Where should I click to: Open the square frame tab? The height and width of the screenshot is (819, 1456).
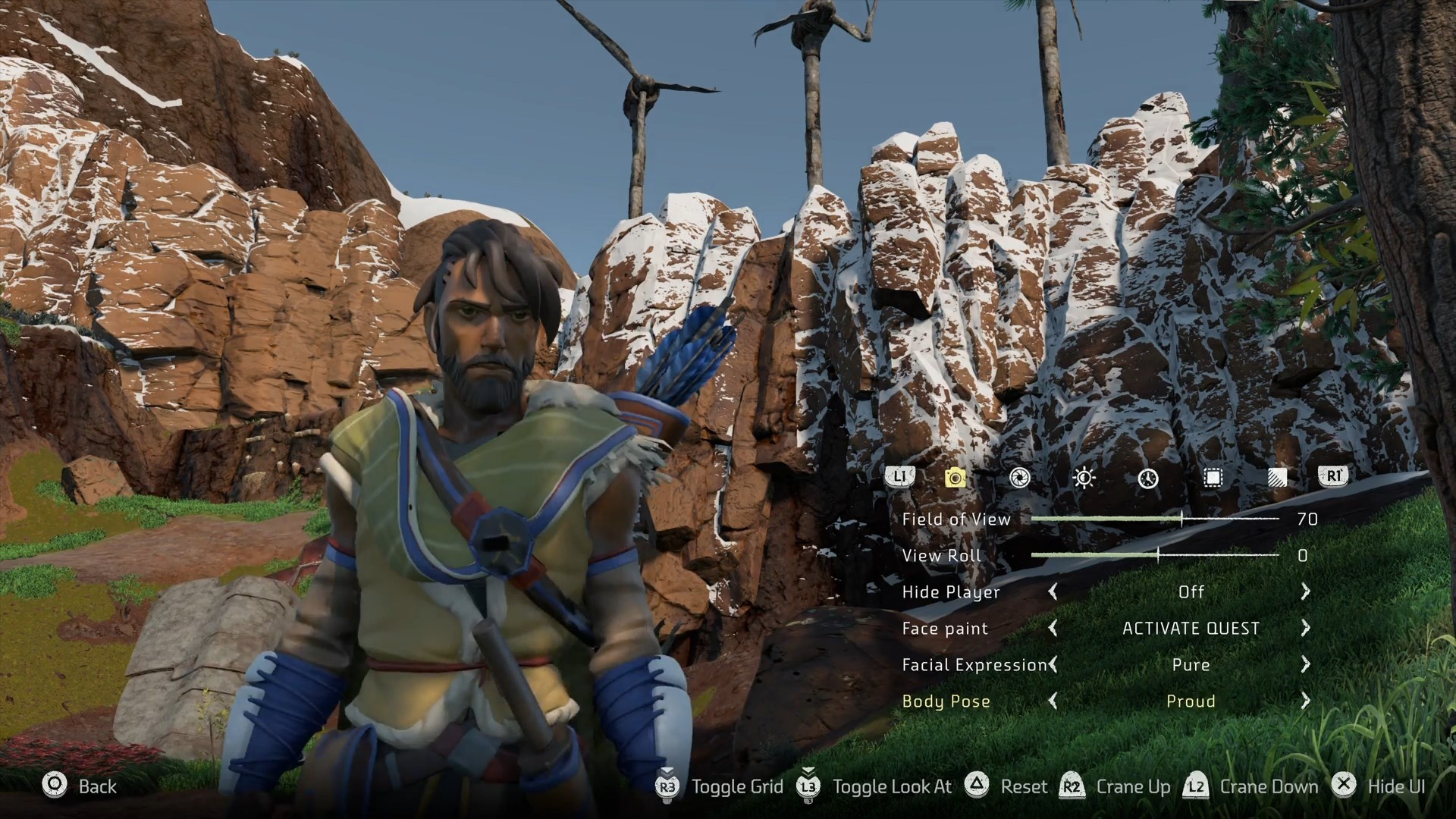[x=1213, y=477]
